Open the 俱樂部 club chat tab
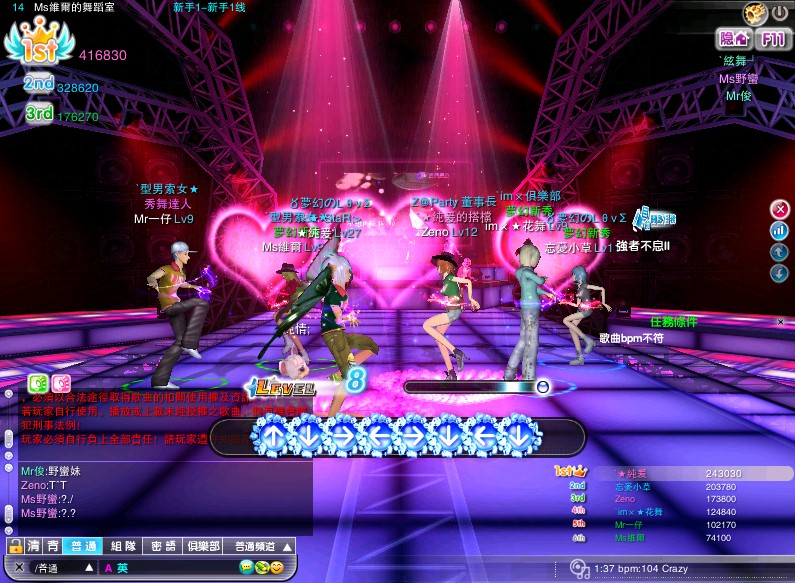This screenshot has height=583, width=795. [204, 547]
